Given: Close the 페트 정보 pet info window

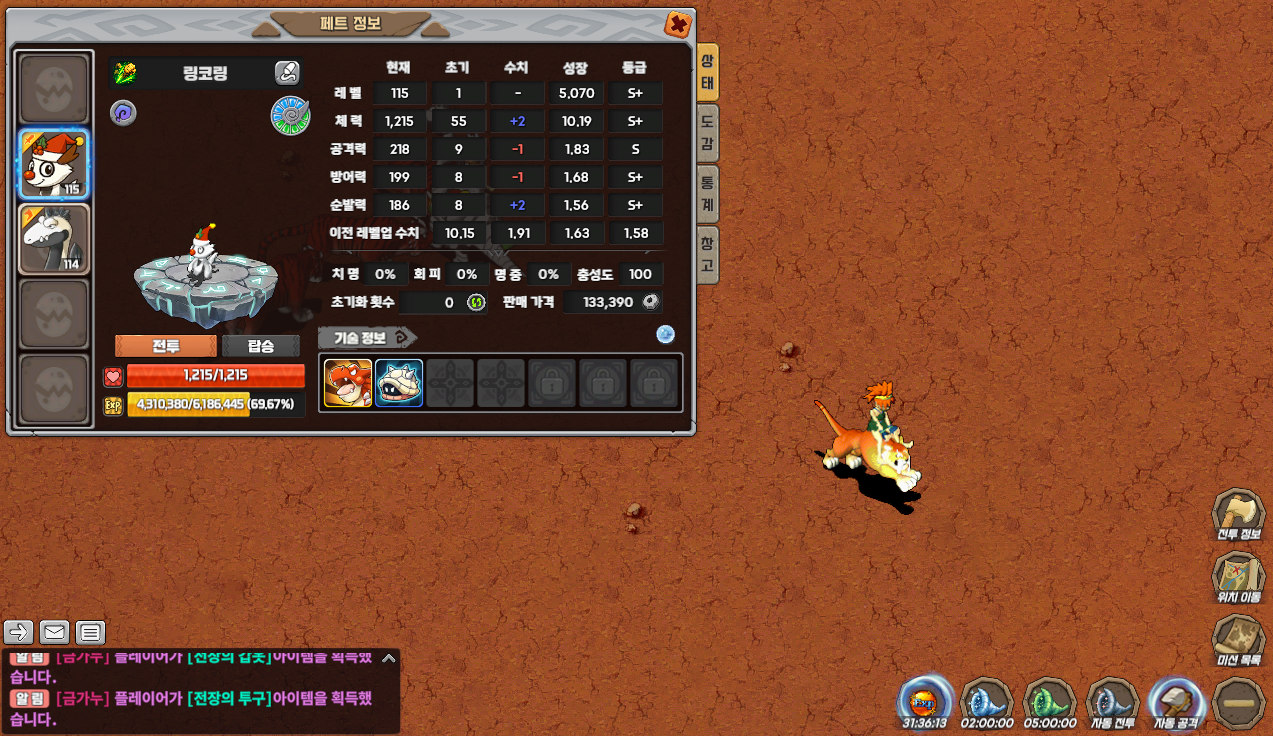Looking at the screenshot, I should 677,24.
